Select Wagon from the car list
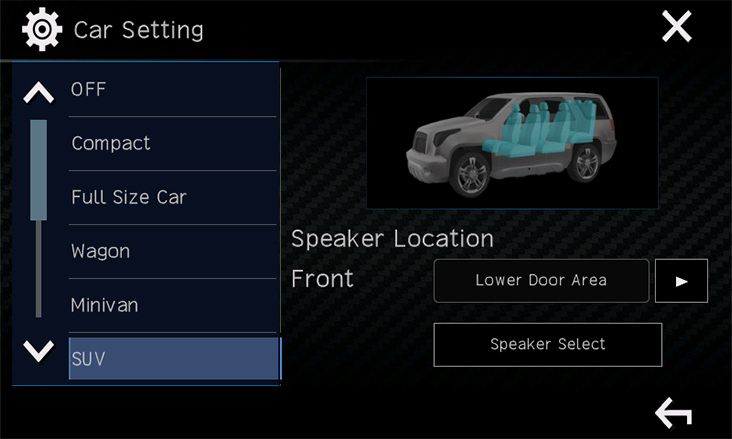This screenshot has width=732, height=439. point(172,251)
